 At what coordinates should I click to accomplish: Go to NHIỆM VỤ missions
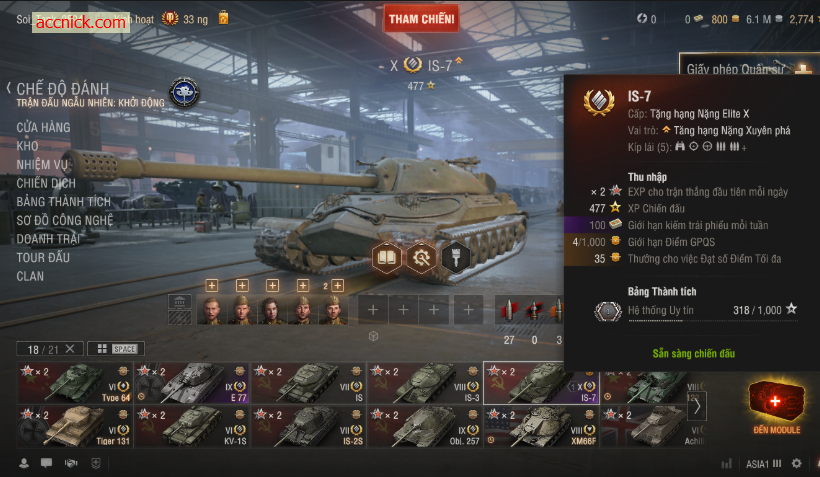pos(43,165)
